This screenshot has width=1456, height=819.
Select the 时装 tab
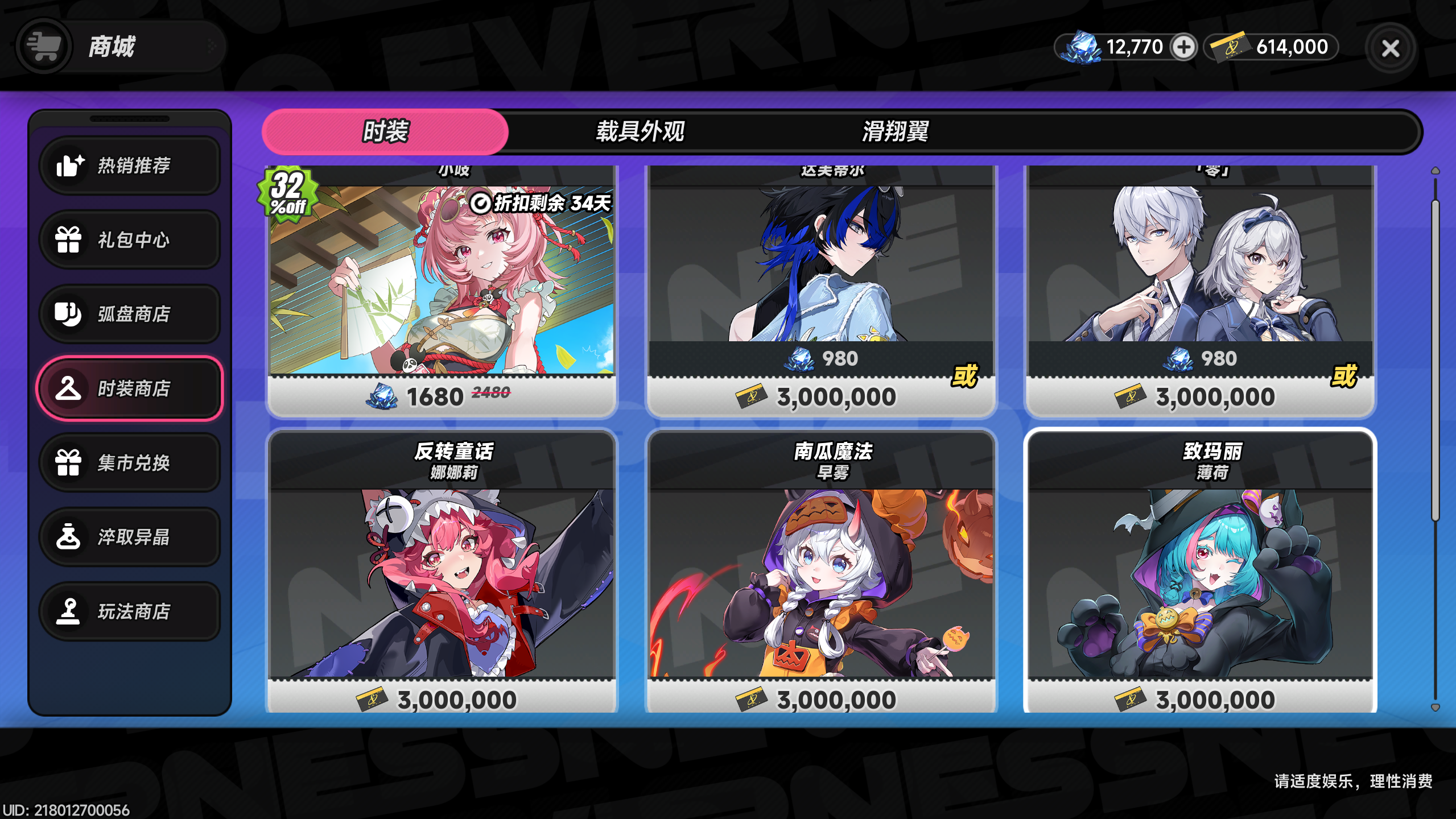[x=385, y=131]
